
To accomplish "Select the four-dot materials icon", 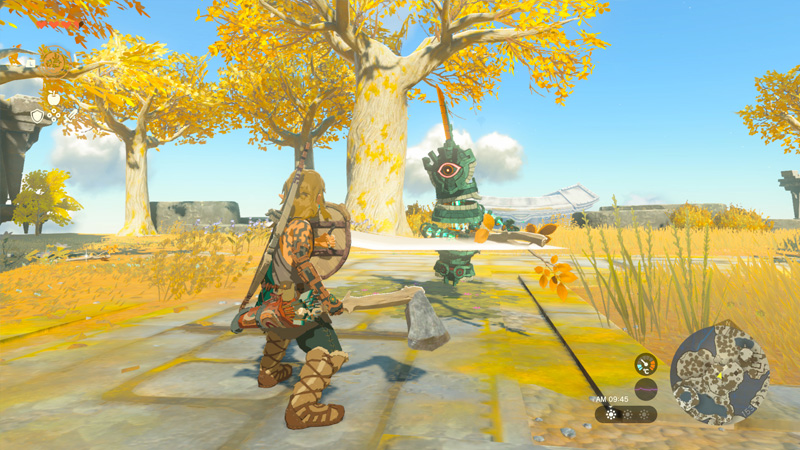I will [x=54, y=116].
